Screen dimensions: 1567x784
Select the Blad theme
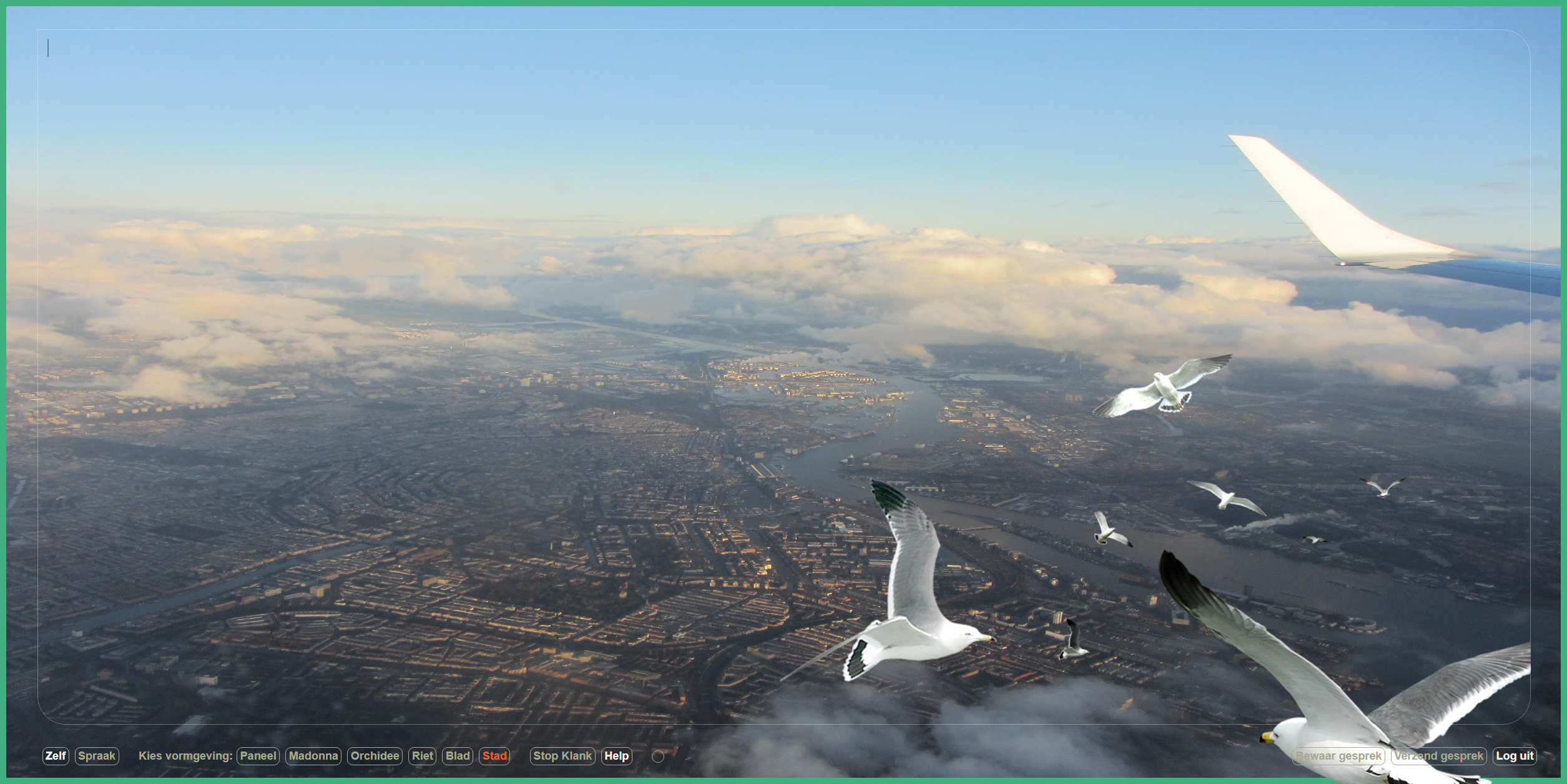[x=458, y=756]
